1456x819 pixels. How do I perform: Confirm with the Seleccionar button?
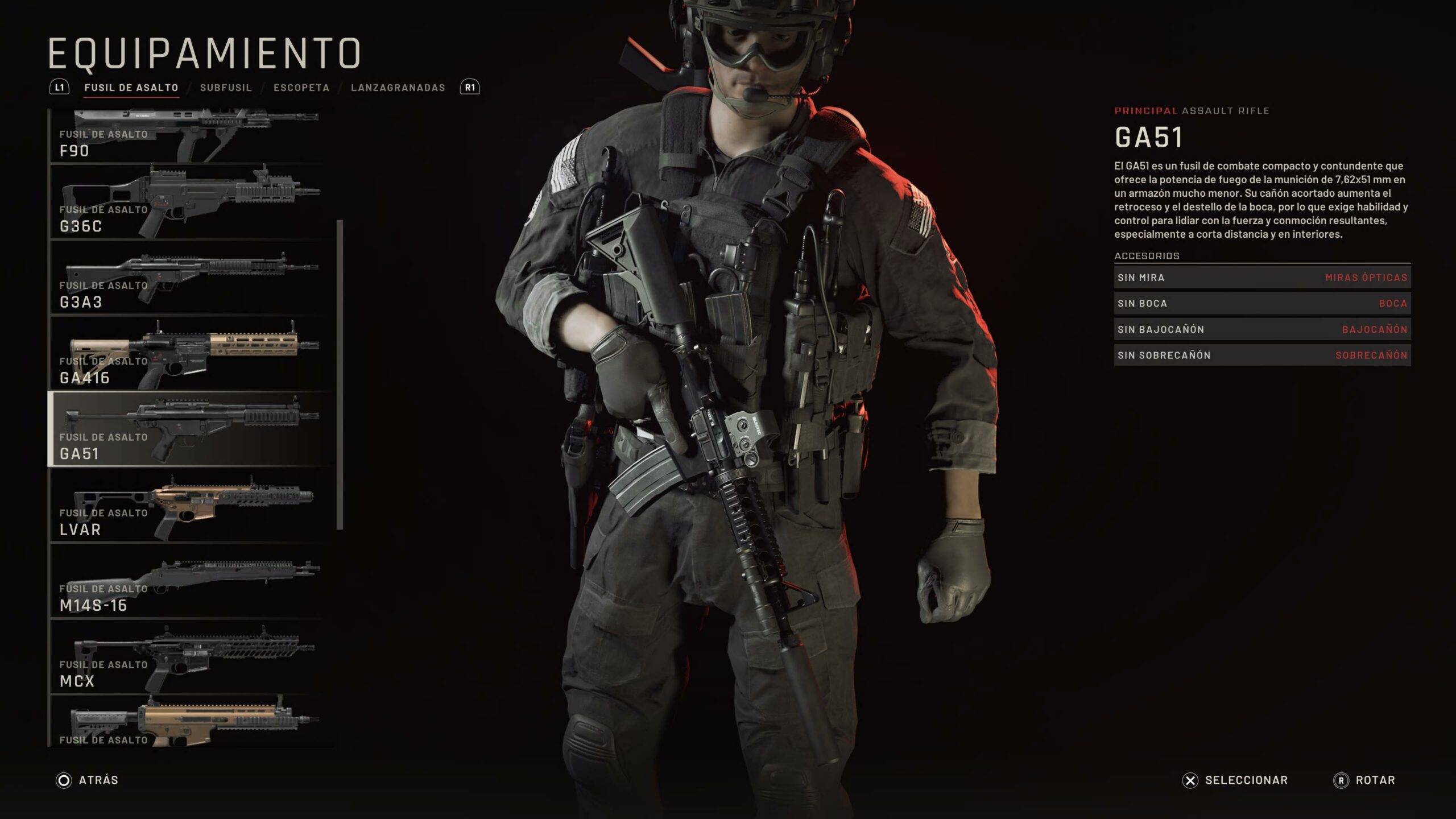(1235, 780)
